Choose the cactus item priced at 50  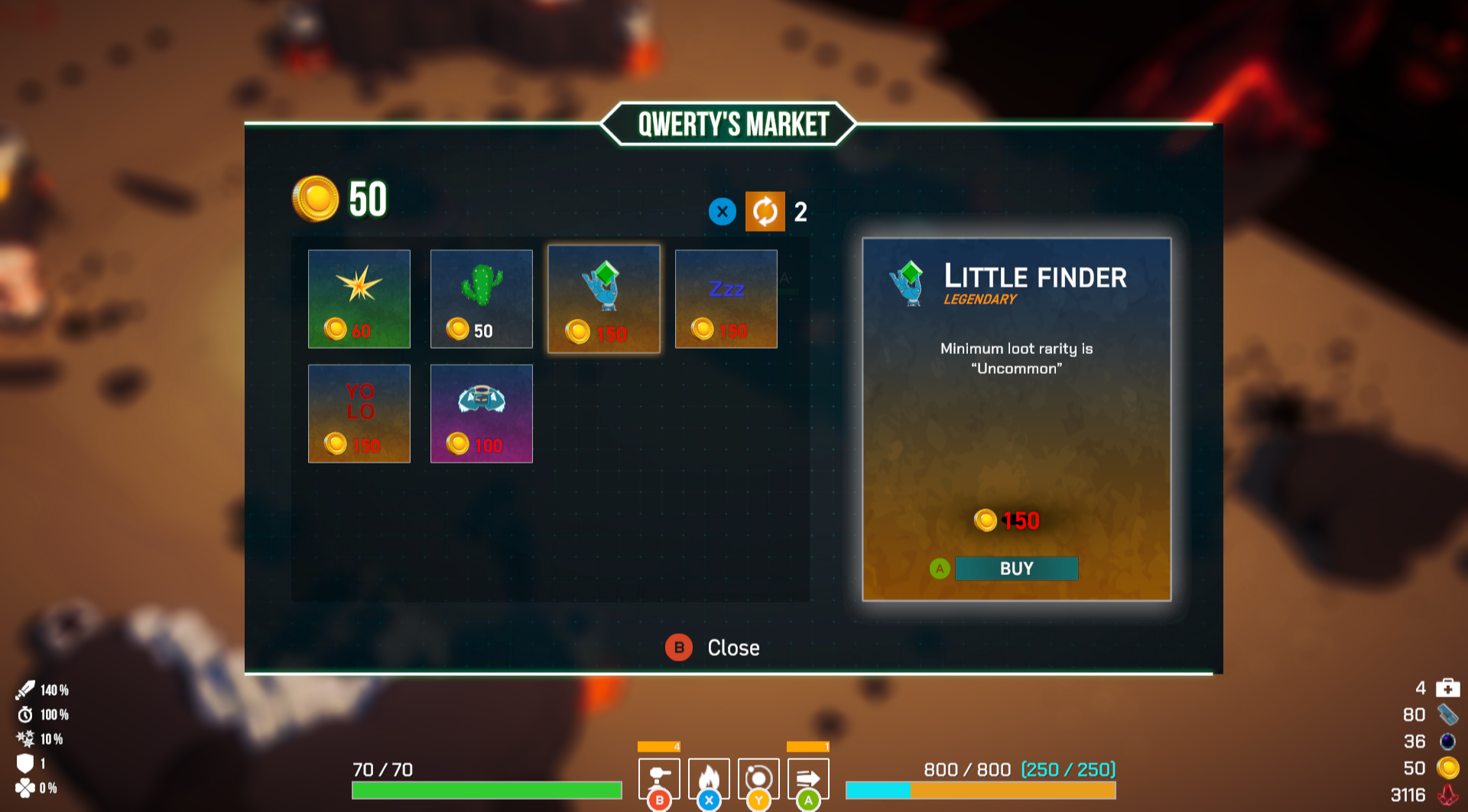point(482,299)
